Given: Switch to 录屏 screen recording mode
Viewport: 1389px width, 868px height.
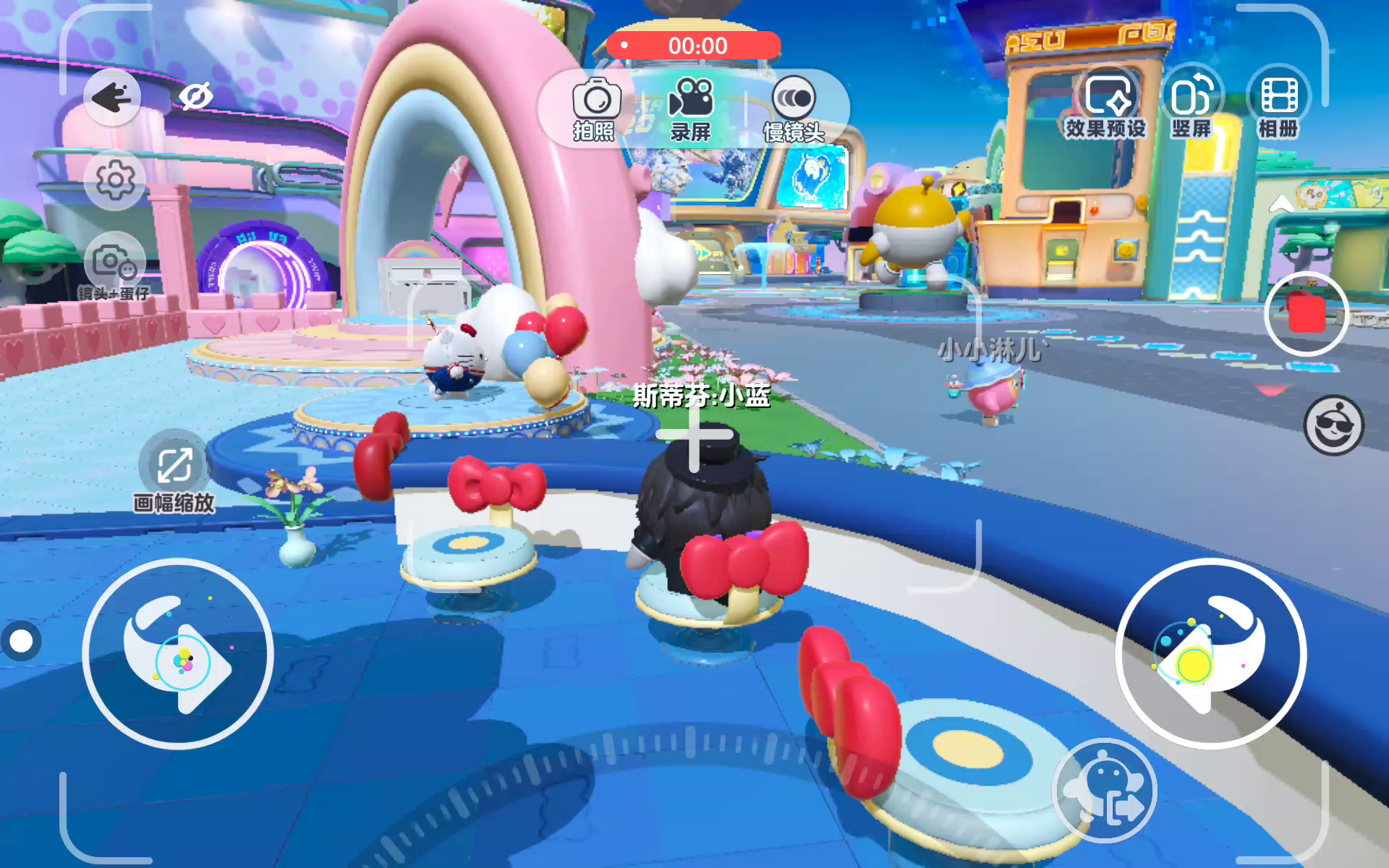Looking at the screenshot, I should tap(691, 109).
